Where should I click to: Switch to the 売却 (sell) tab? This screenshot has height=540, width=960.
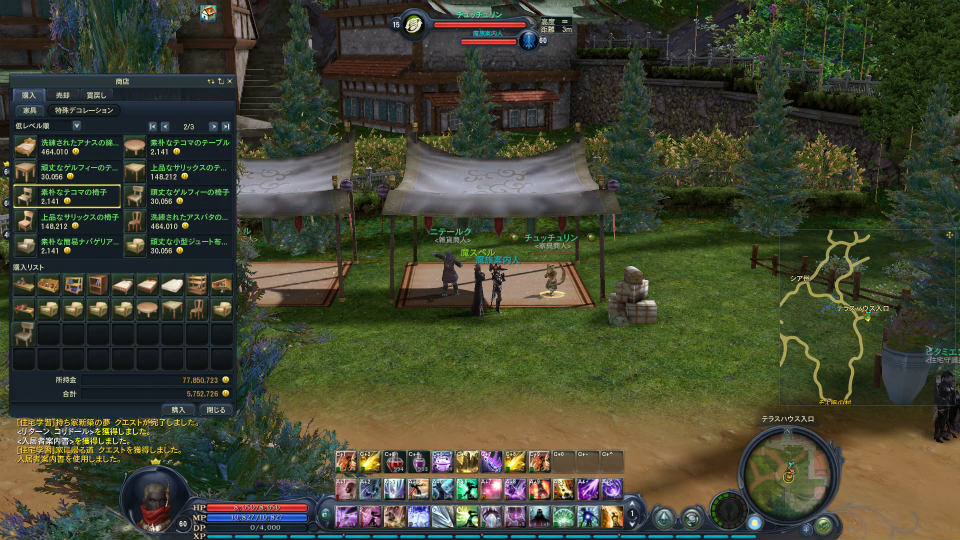pos(62,95)
